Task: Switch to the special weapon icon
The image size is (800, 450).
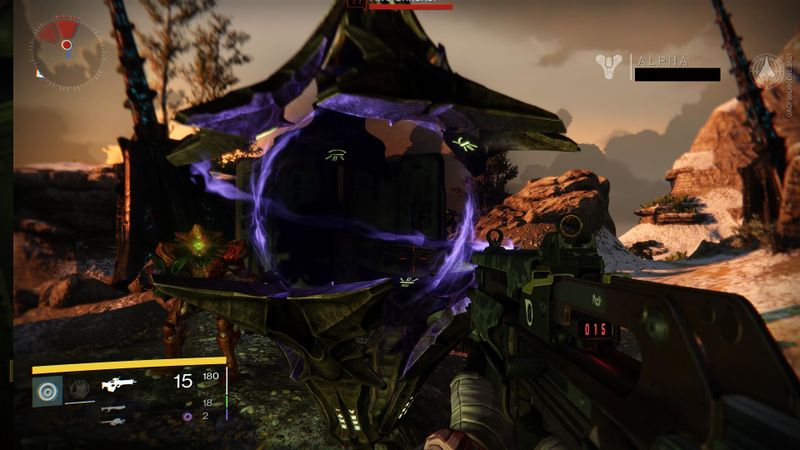Action: pos(113,408)
